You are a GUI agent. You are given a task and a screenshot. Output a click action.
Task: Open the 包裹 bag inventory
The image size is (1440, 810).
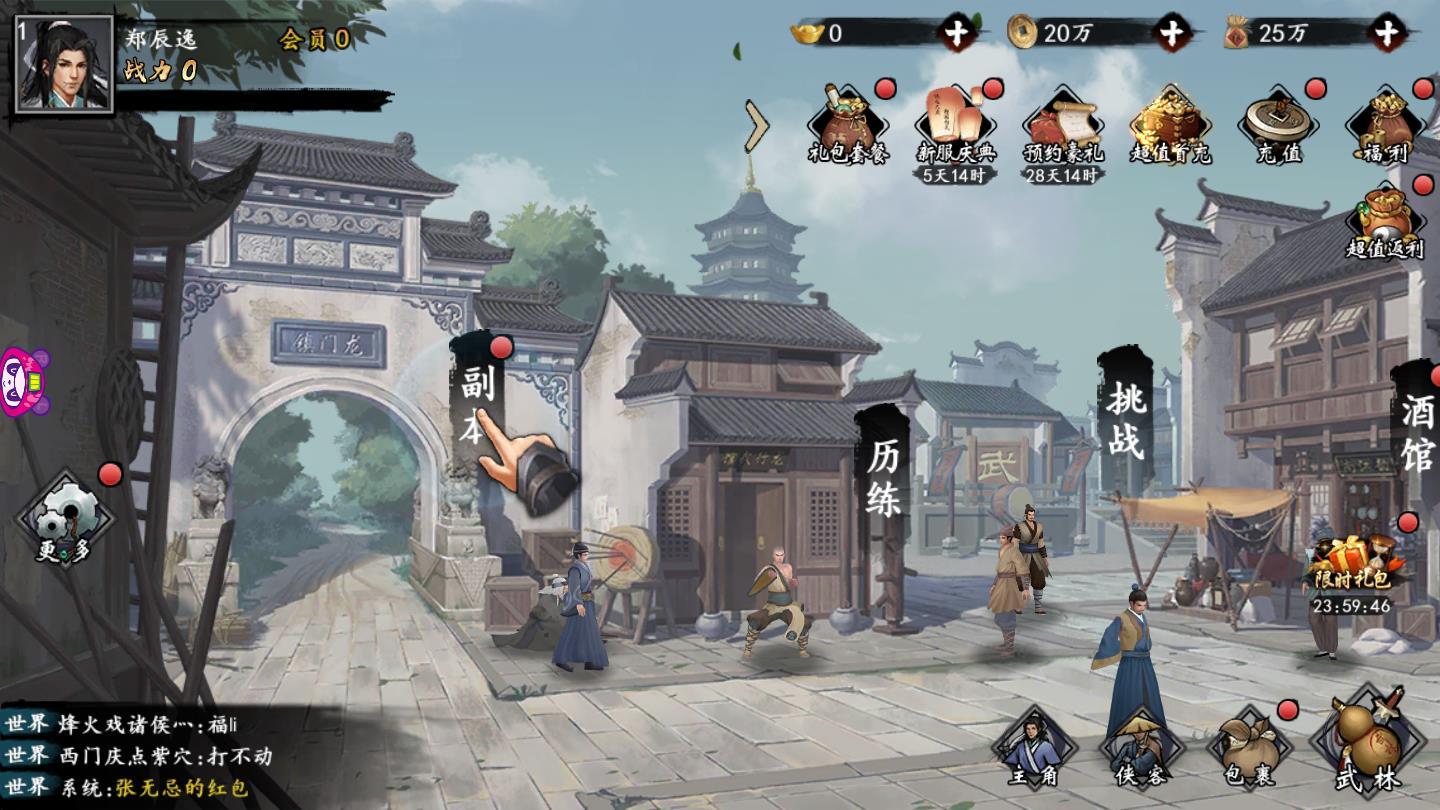[x=1248, y=748]
